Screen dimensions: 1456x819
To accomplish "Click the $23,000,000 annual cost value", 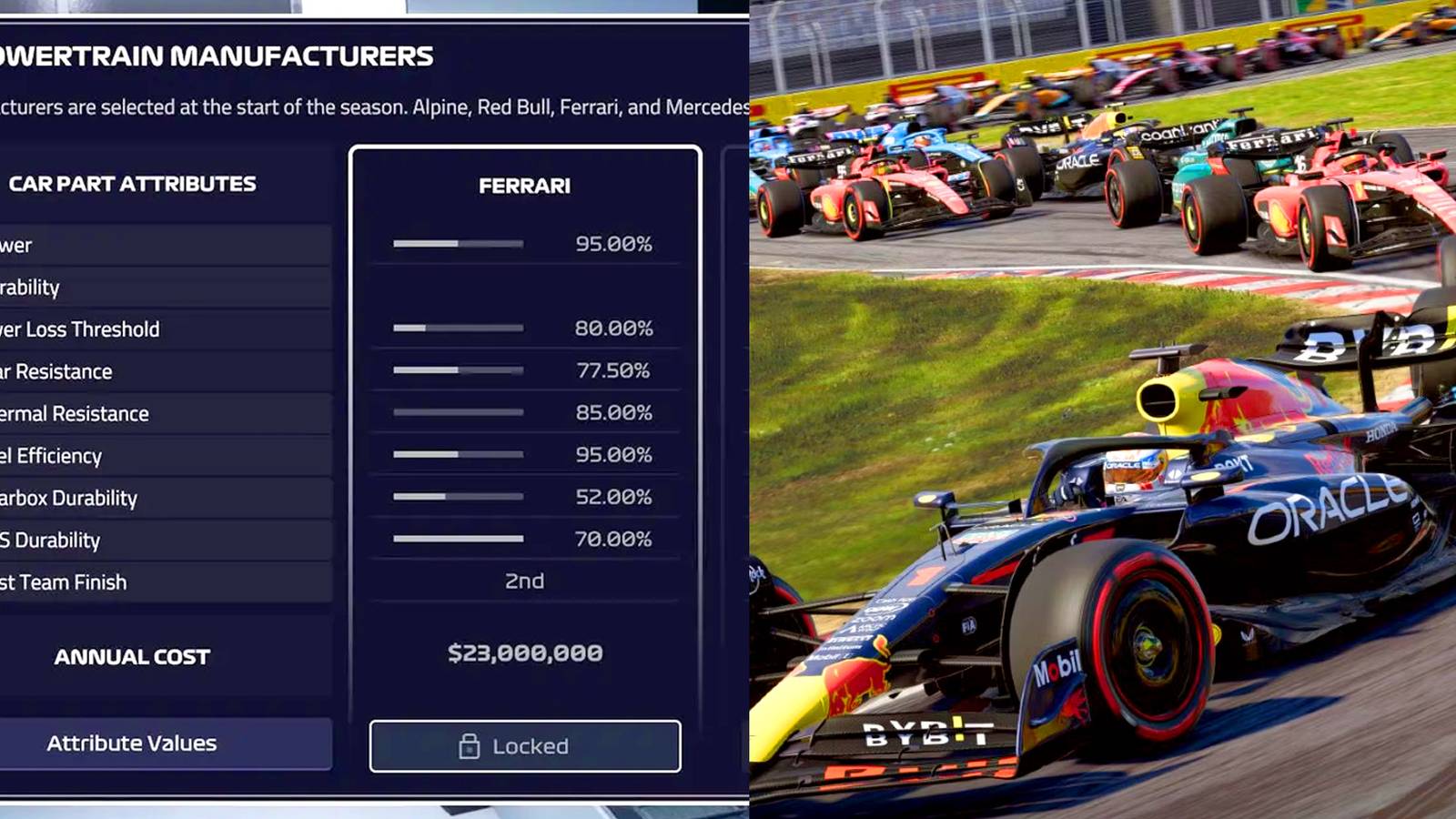I will pos(524,652).
